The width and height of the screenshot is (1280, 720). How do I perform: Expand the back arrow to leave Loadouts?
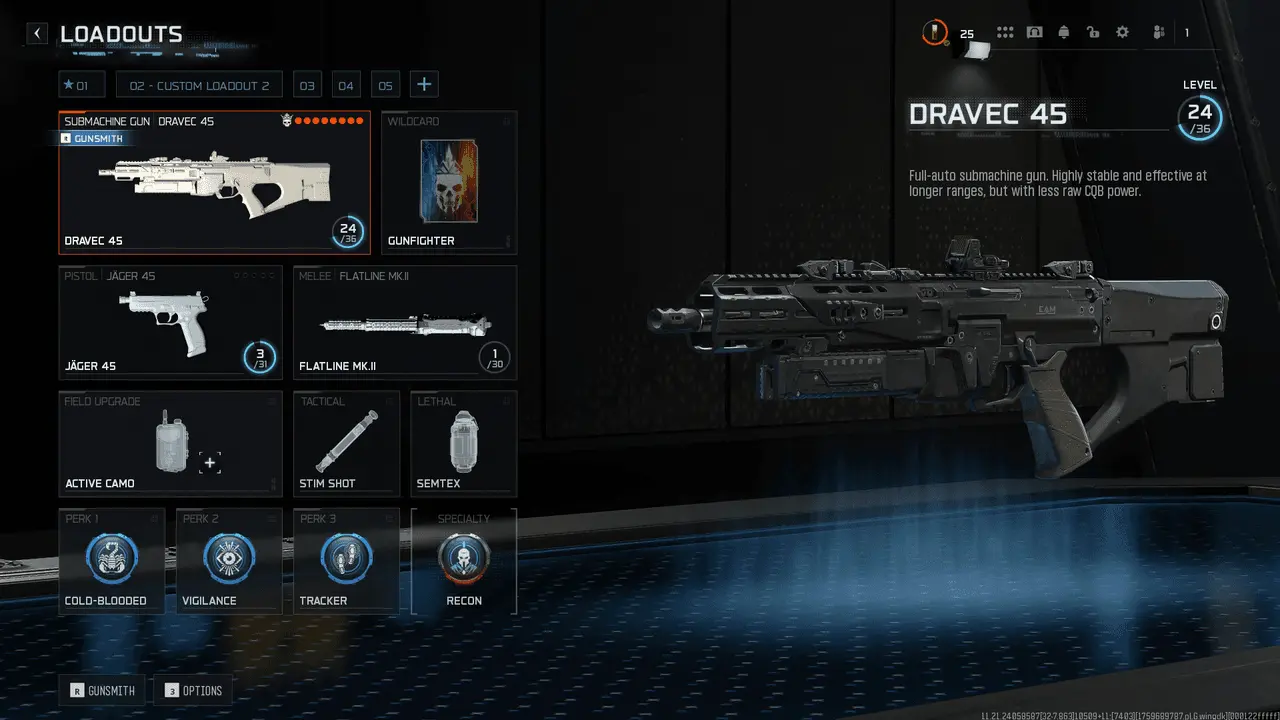pyautogui.click(x=36, y=33)
